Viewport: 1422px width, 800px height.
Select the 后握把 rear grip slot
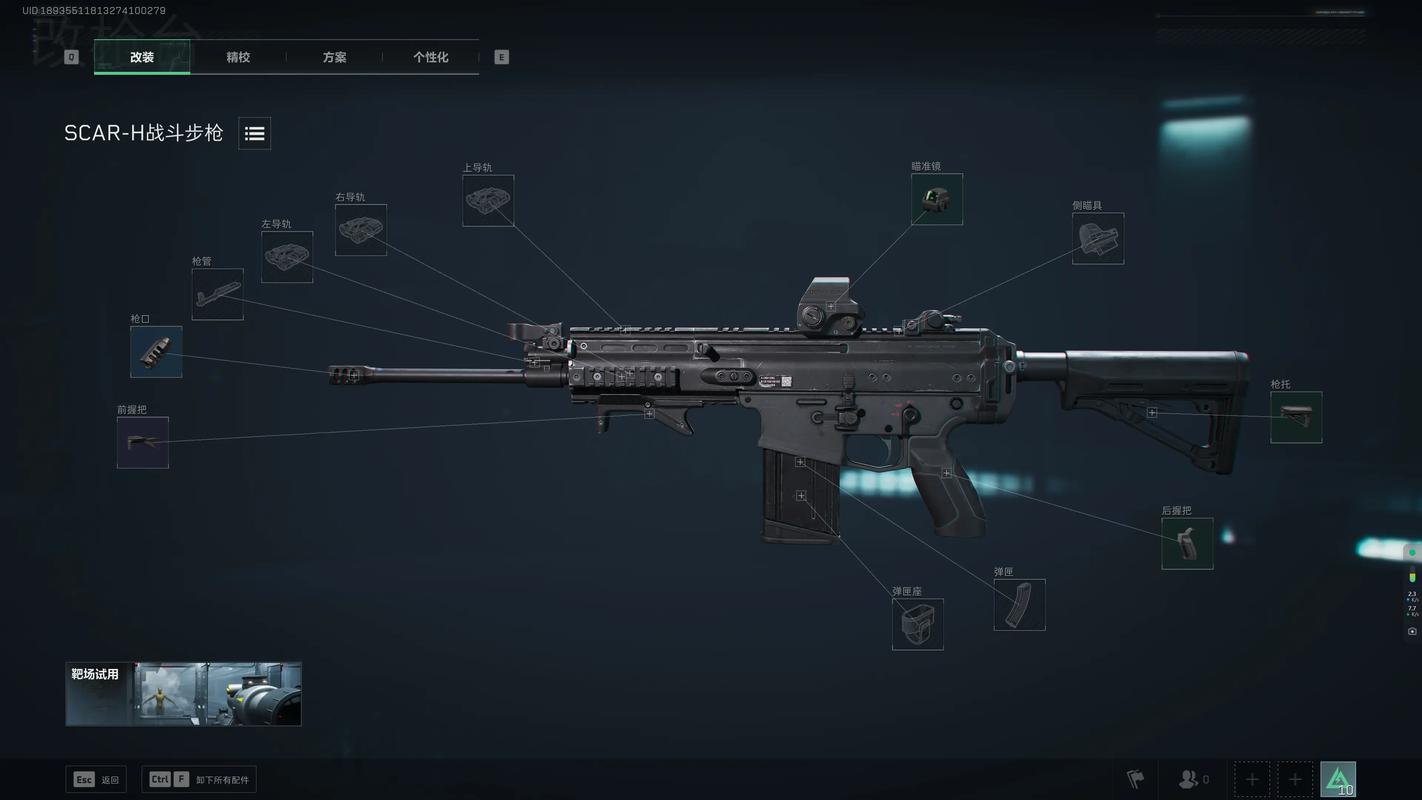tap(1187, 544)
